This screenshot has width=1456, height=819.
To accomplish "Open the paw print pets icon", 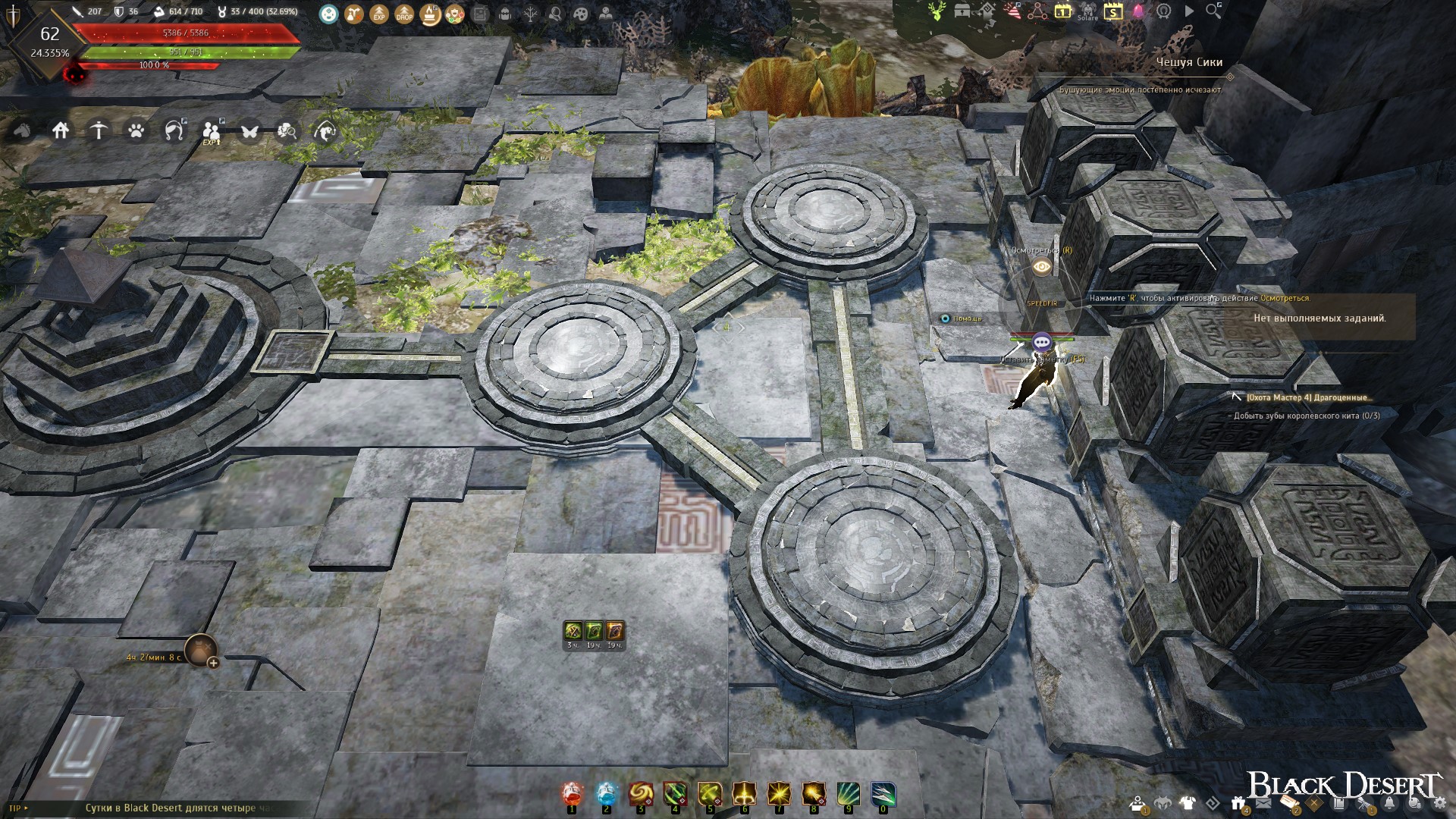I will 136,131.
